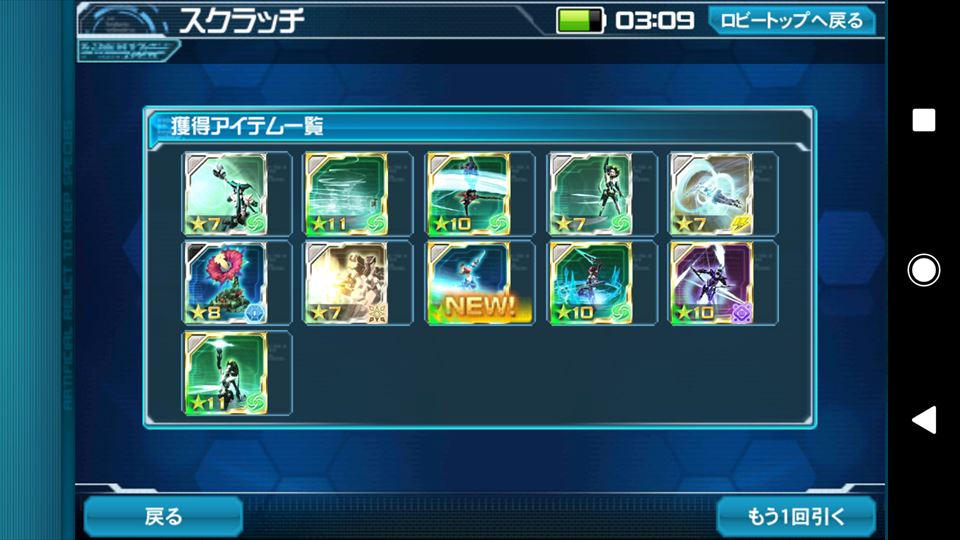Open the ★10 purple dark-element card

click(x=712, y=283)
